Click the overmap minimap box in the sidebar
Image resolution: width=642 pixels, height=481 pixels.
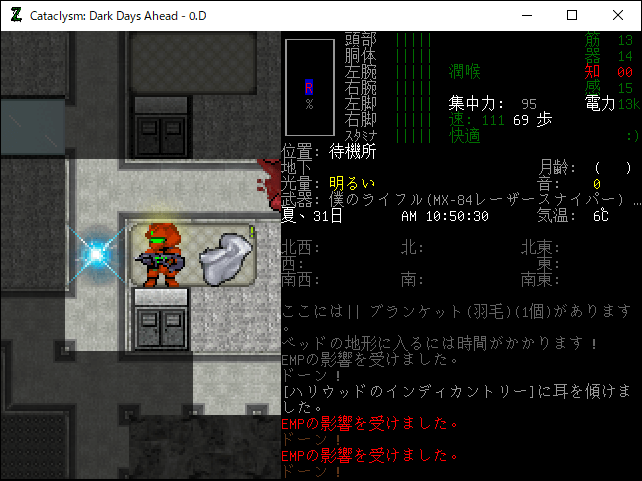[x=309, y=87]
